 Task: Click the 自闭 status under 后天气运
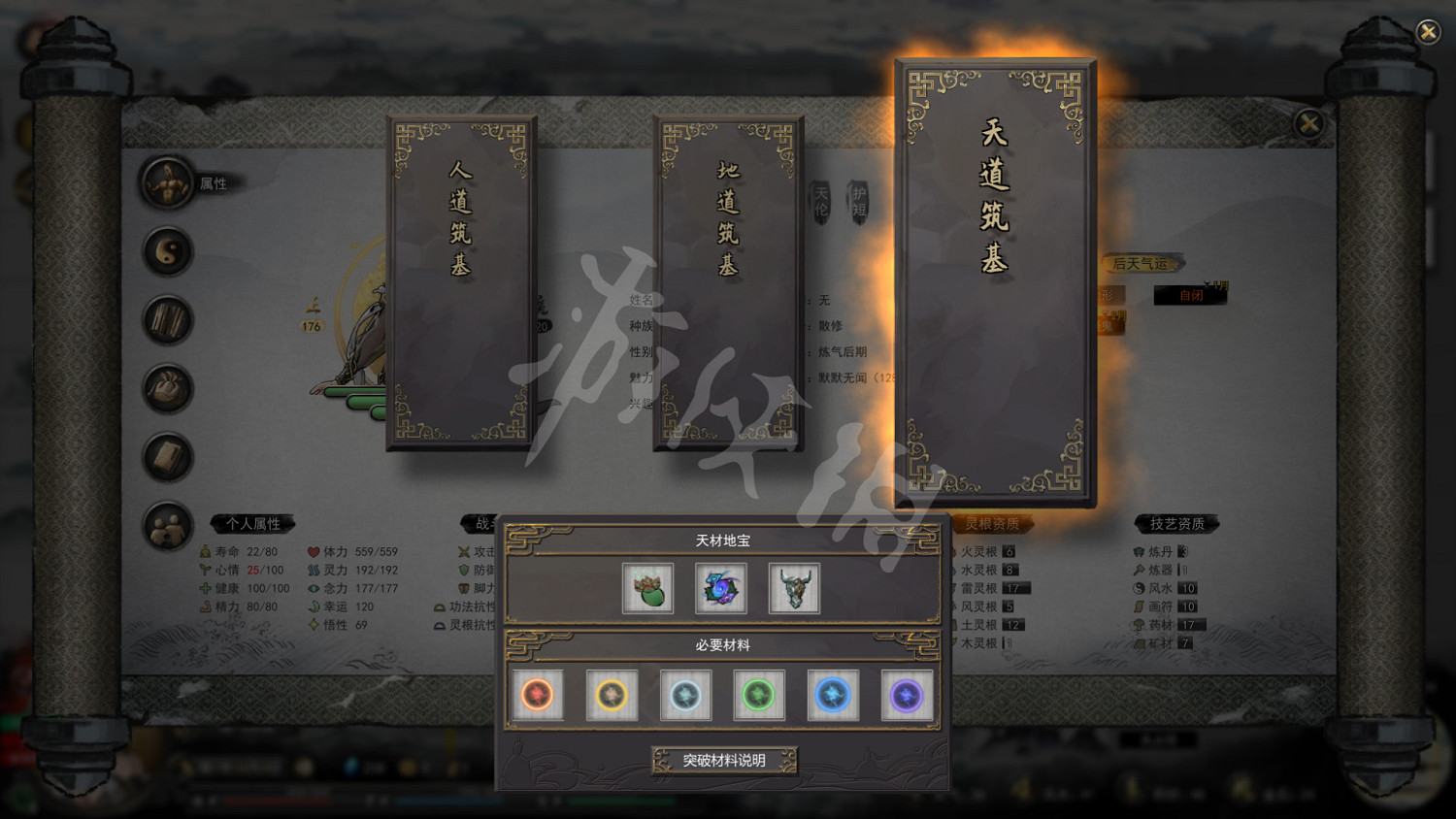tap(1190, 295)
